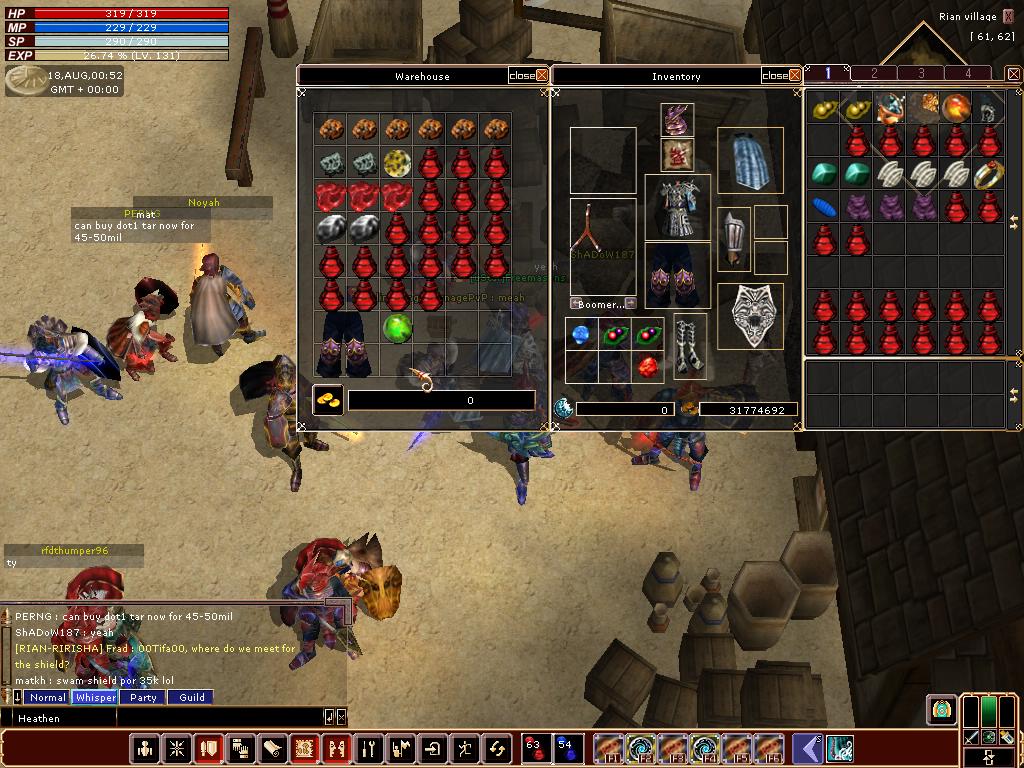Switch to inventory bag tab 2
The height and width of the screenshot is (768, 1024).
[x=874, y=74]
